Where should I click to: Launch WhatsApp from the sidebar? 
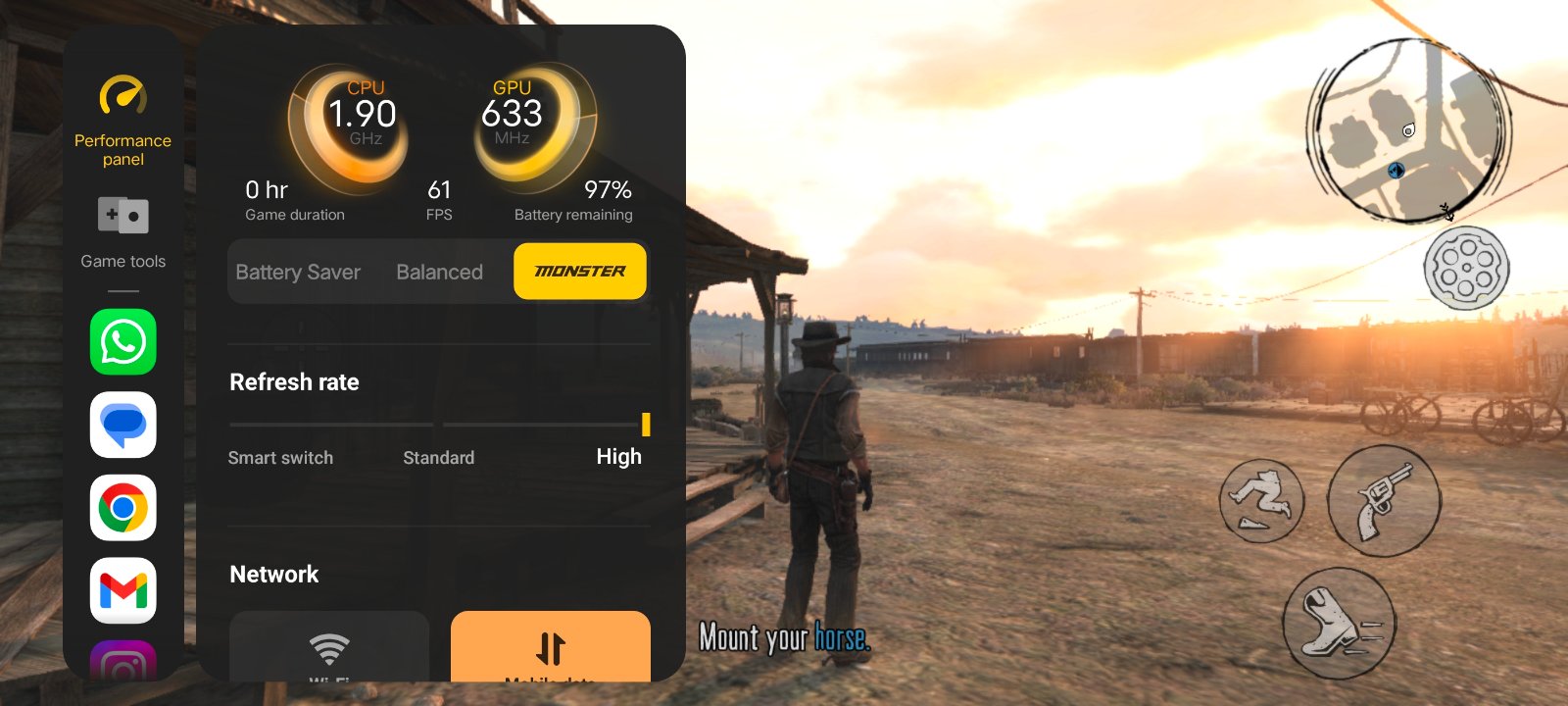tap(123, 342)
